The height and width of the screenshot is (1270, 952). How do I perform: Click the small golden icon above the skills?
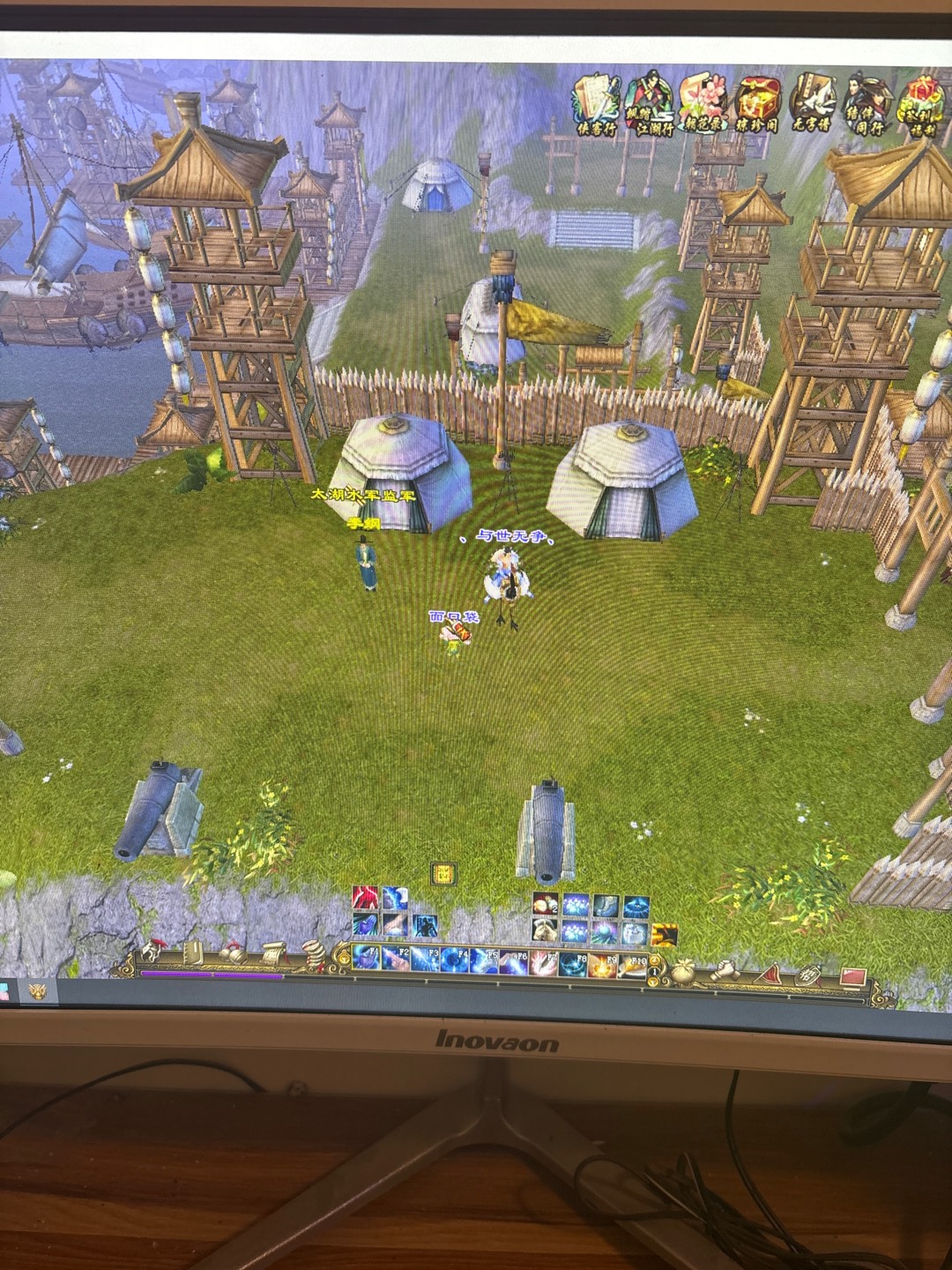click(x=443, y=874)
